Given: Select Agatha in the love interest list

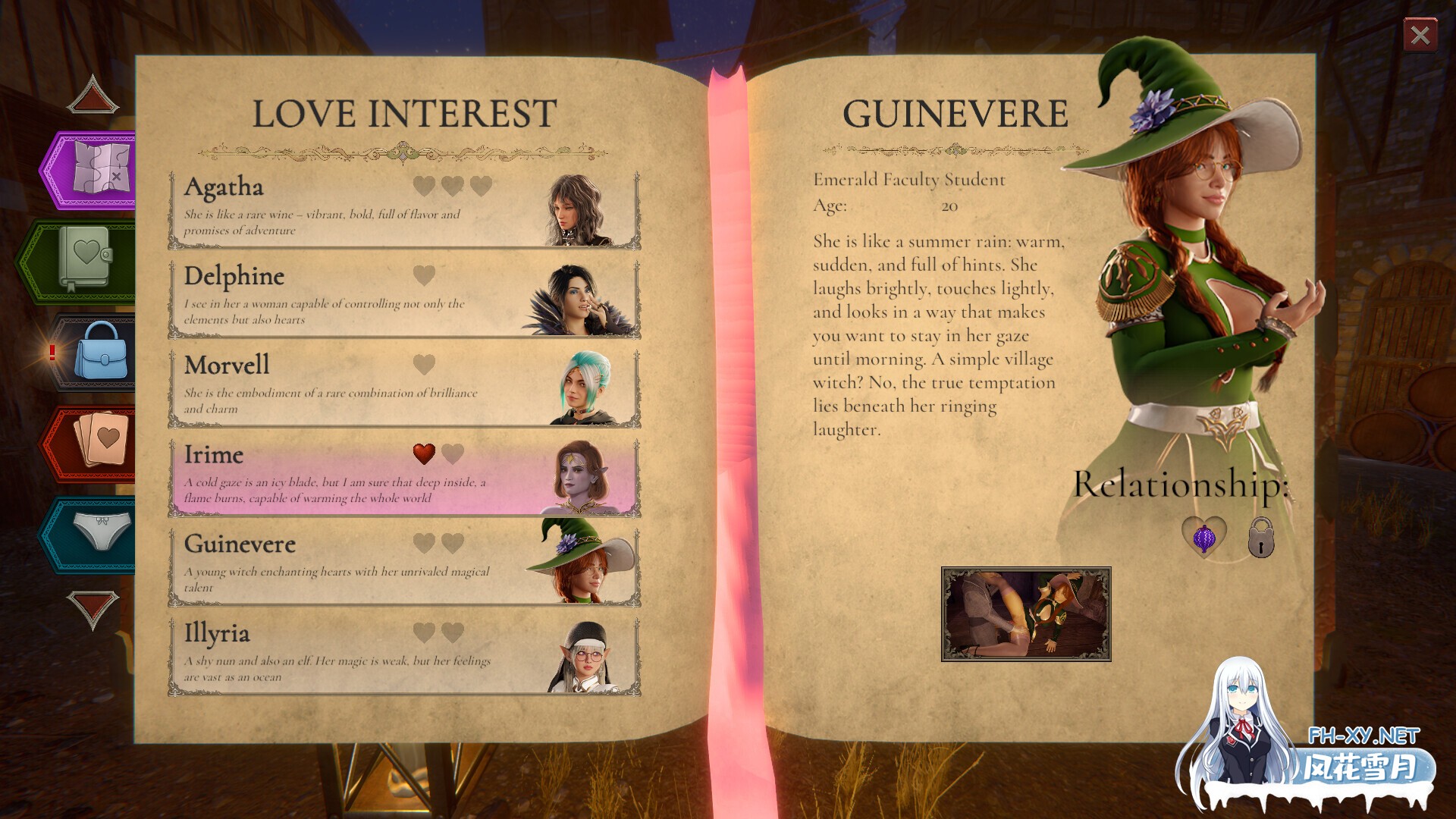Looking at the screenshot, I should (403, 209).
